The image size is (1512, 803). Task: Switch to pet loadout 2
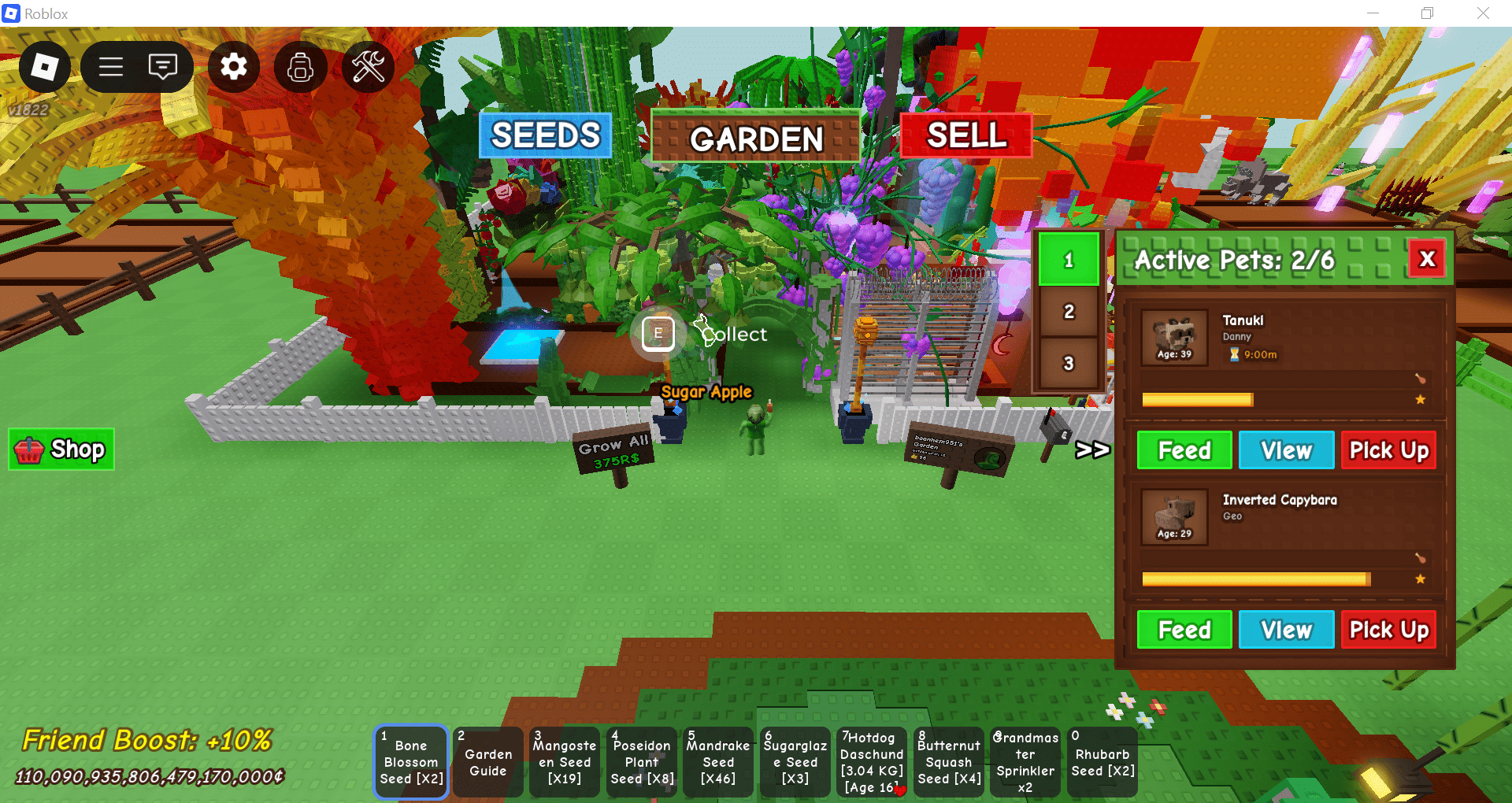pos(1069,312)
